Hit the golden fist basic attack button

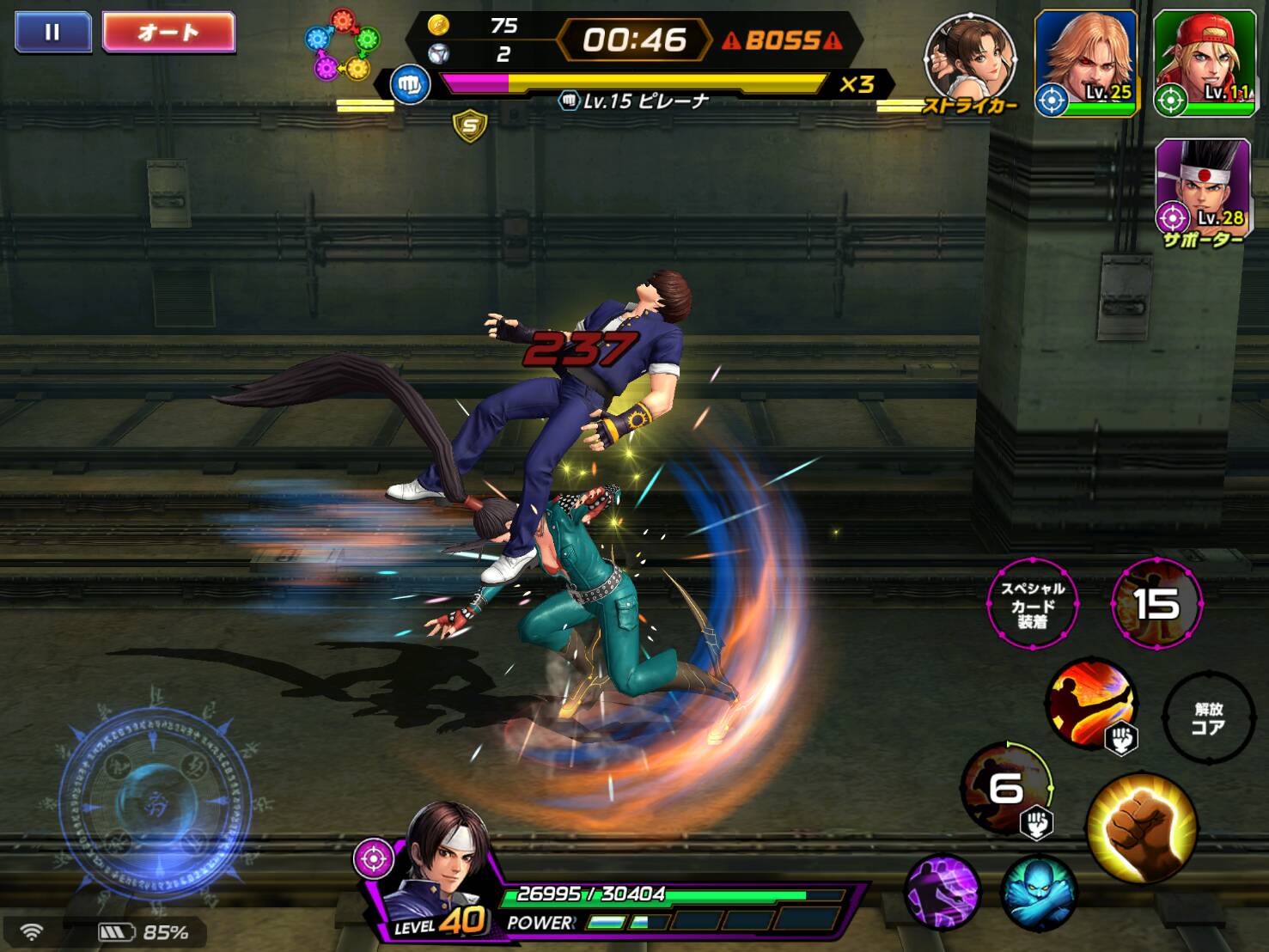click(1142, 827)
